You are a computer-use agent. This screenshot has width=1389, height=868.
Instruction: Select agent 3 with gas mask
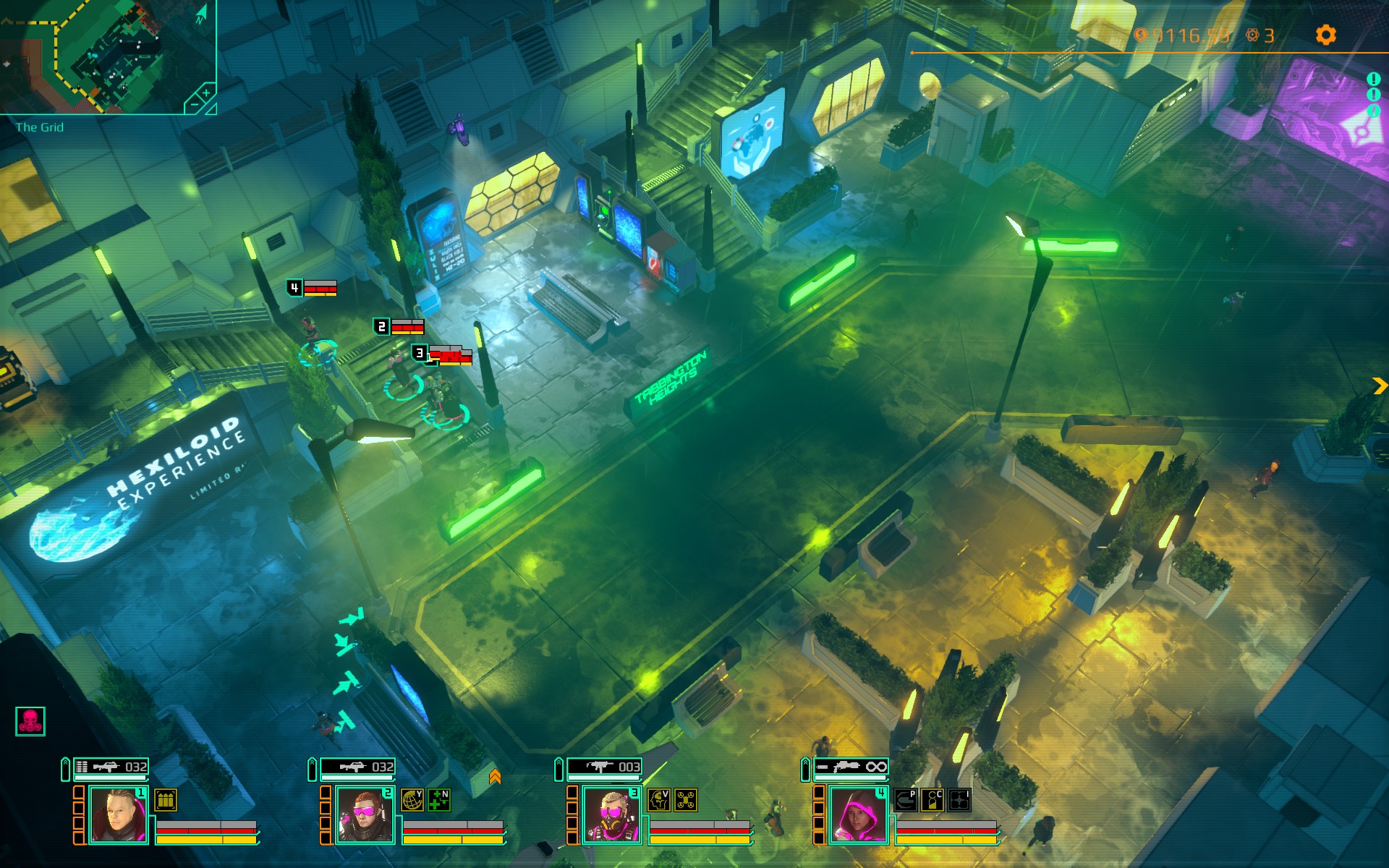pyautogui.click(x=611, y=815)
